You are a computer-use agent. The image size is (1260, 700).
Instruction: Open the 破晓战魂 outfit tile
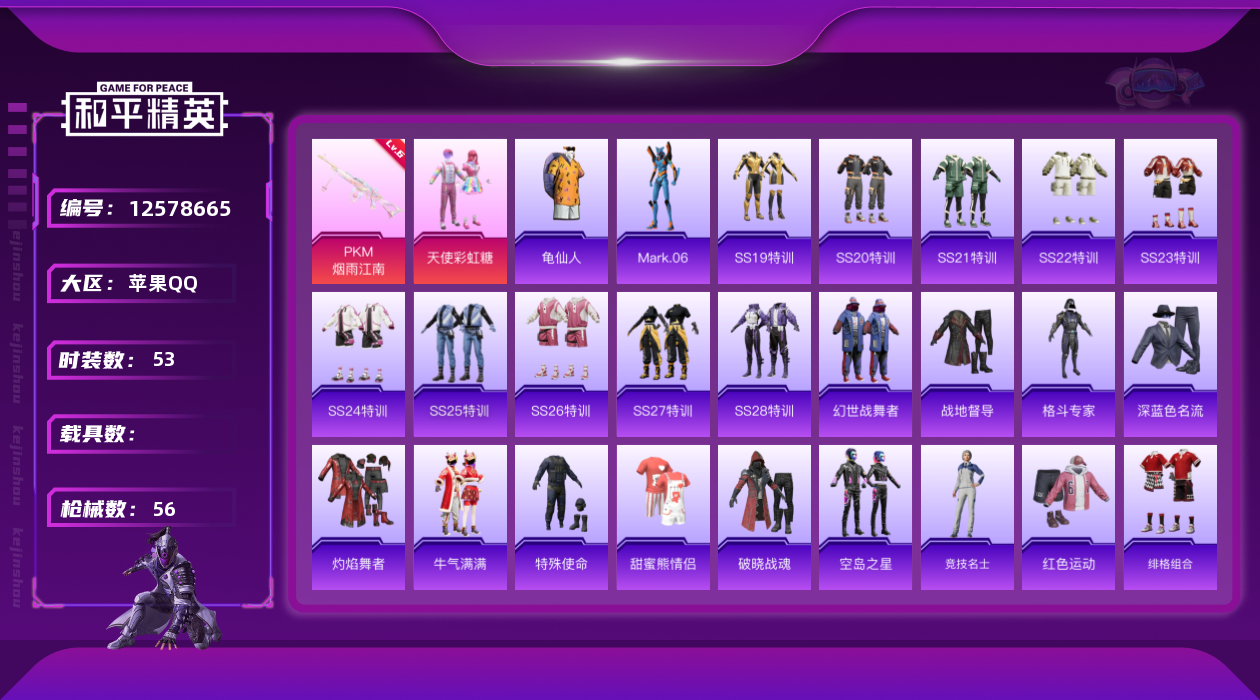pos(764,517)
